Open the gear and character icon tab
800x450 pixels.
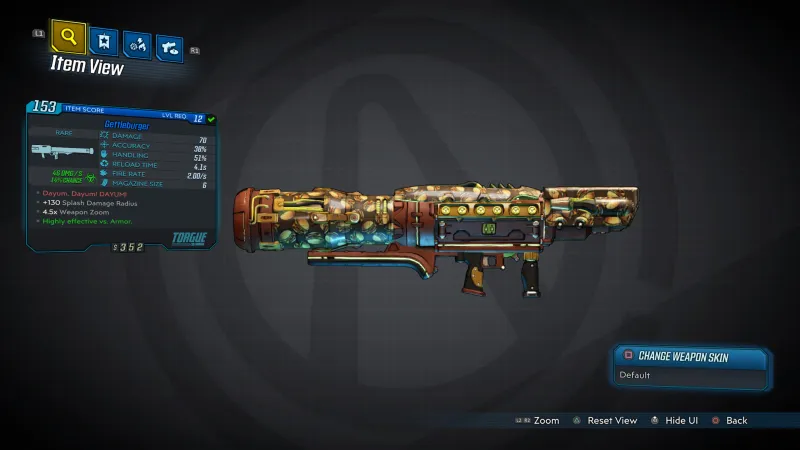137,44
